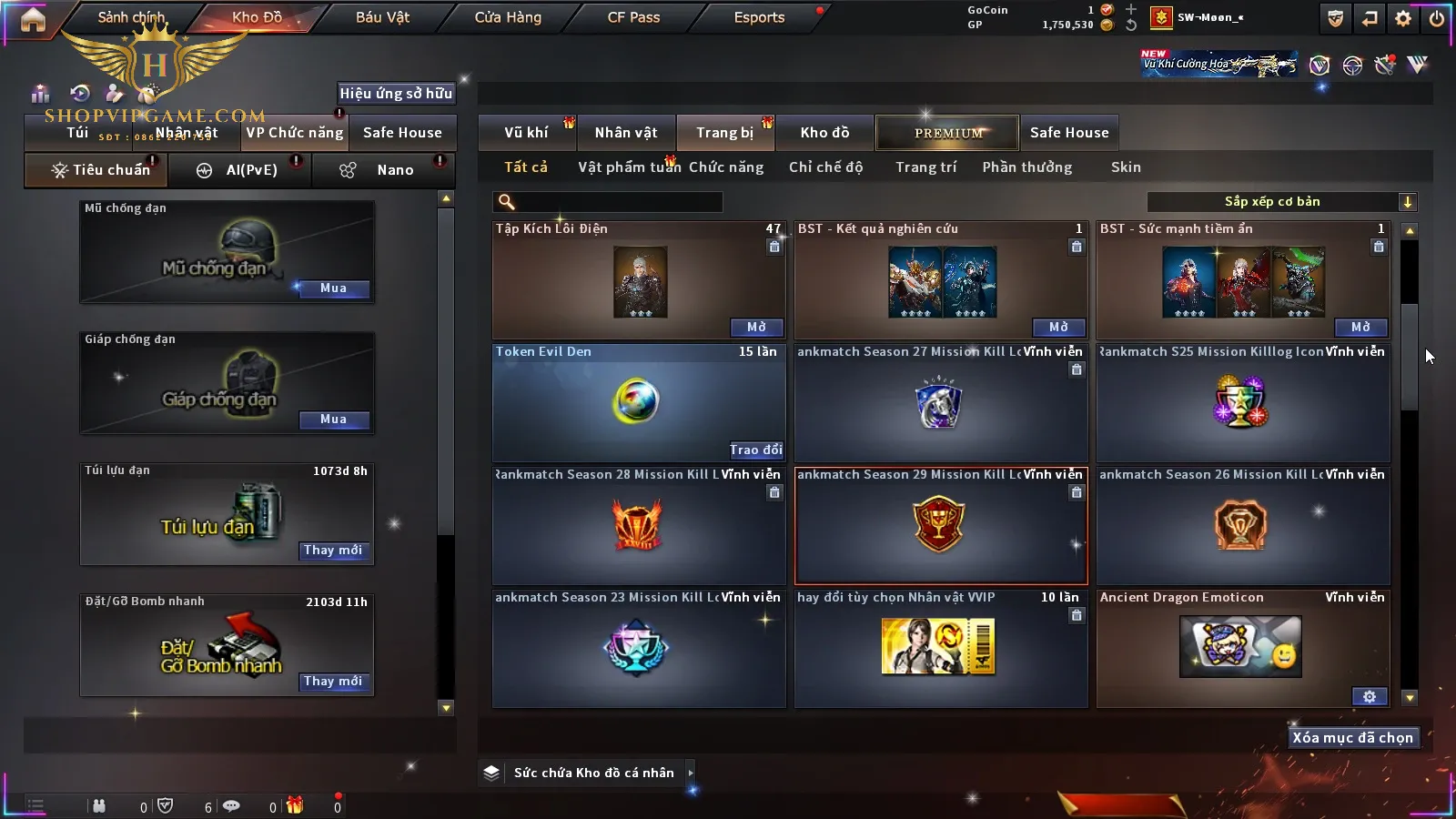Renew the Túi lựu đạn item
1456x819 pixels.
(x=333, y=551)
